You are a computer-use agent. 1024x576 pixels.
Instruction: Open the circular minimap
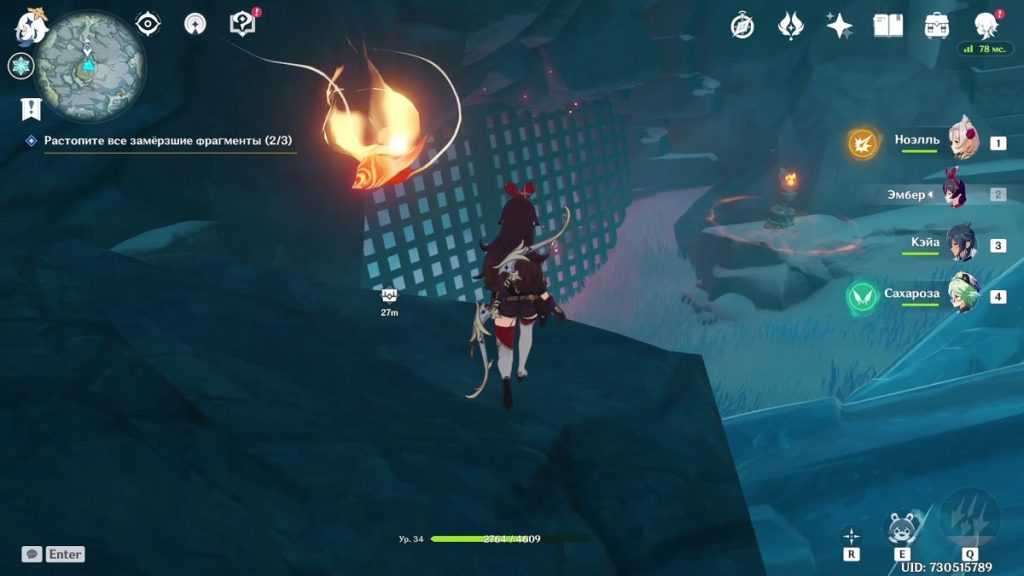point(90,65)
